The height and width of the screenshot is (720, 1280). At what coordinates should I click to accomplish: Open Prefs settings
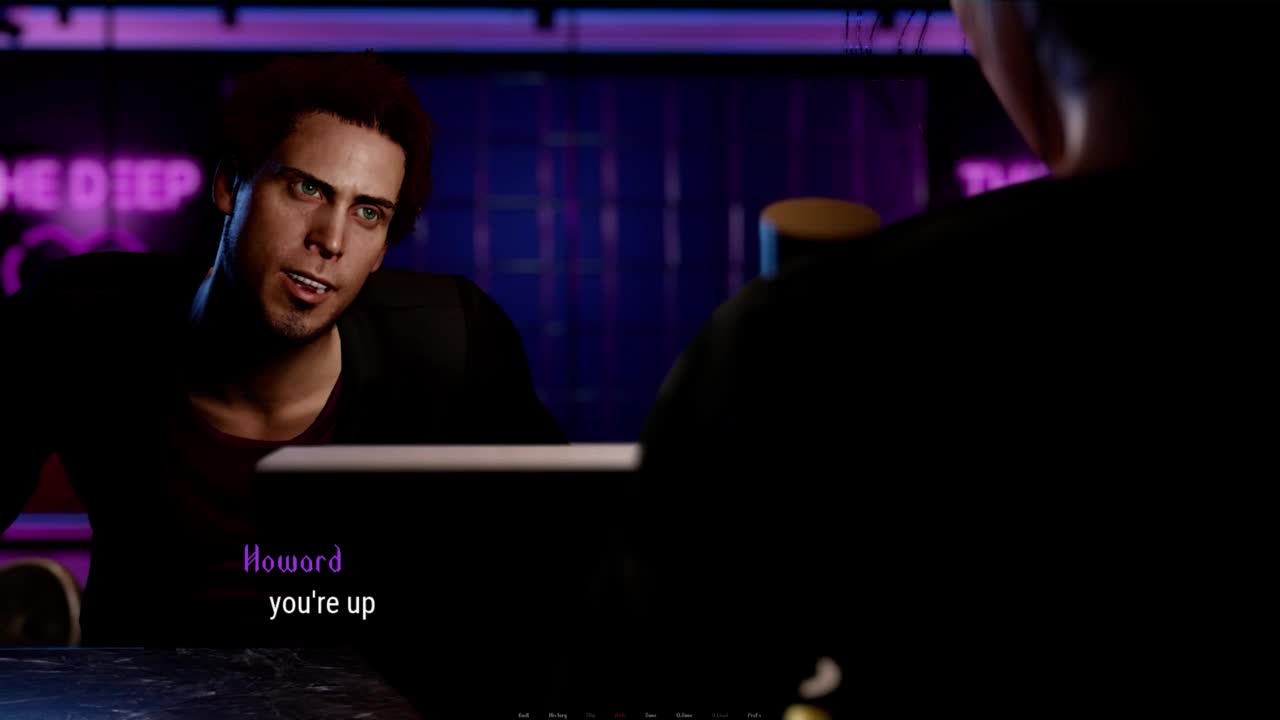pos(754,715)
